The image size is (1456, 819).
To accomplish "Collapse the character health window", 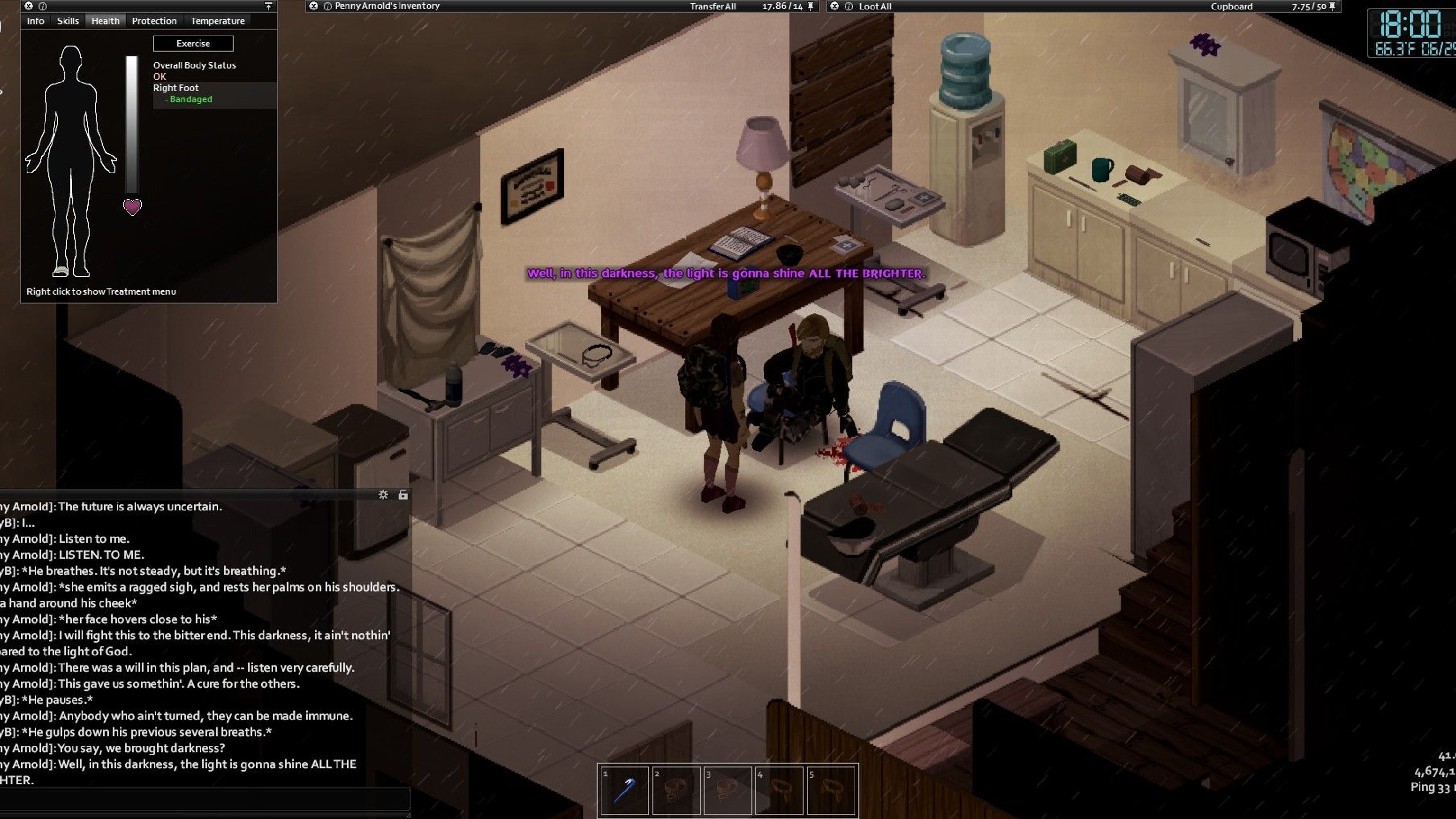I will point(268,6).
